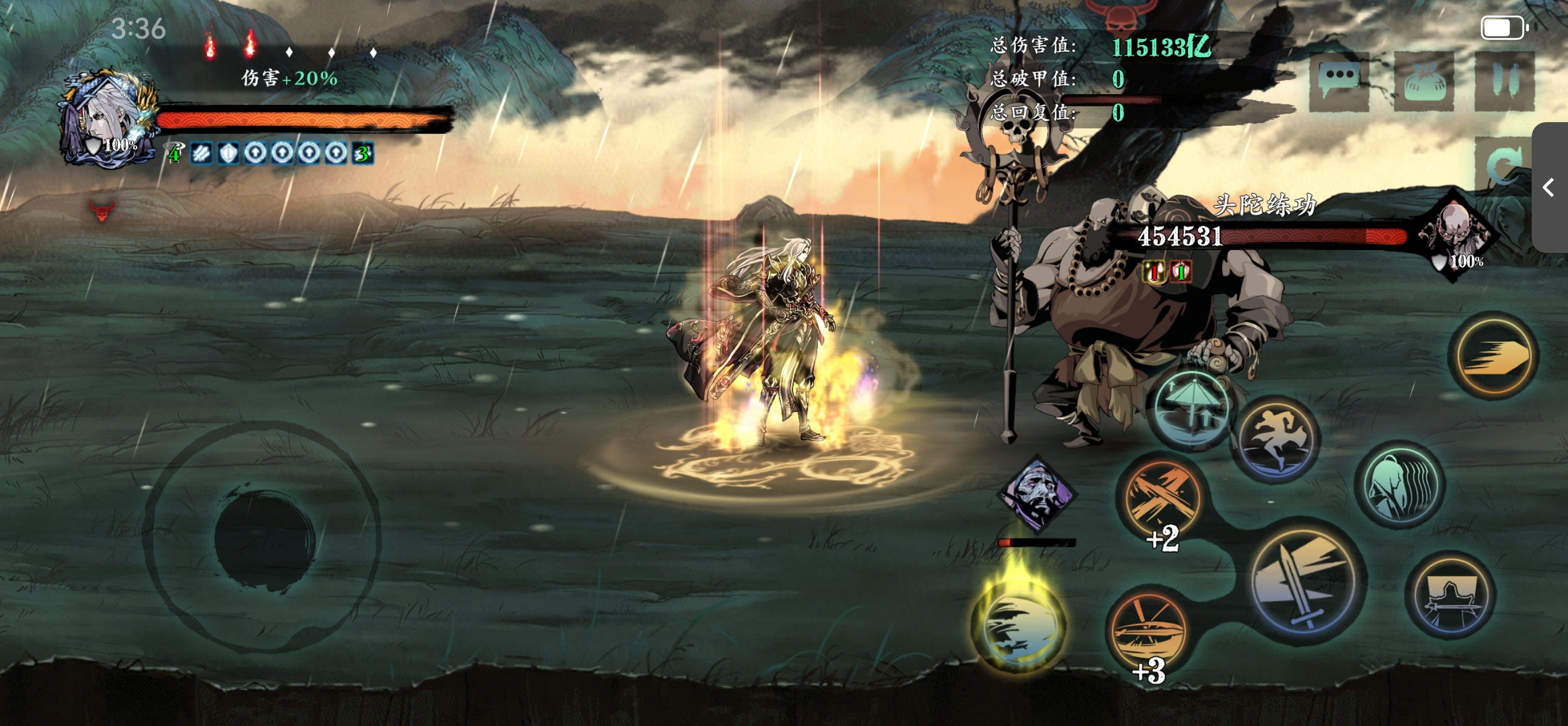
Task: Use the cloaked figure dodge skill
Action: (x=1401, y=484)
